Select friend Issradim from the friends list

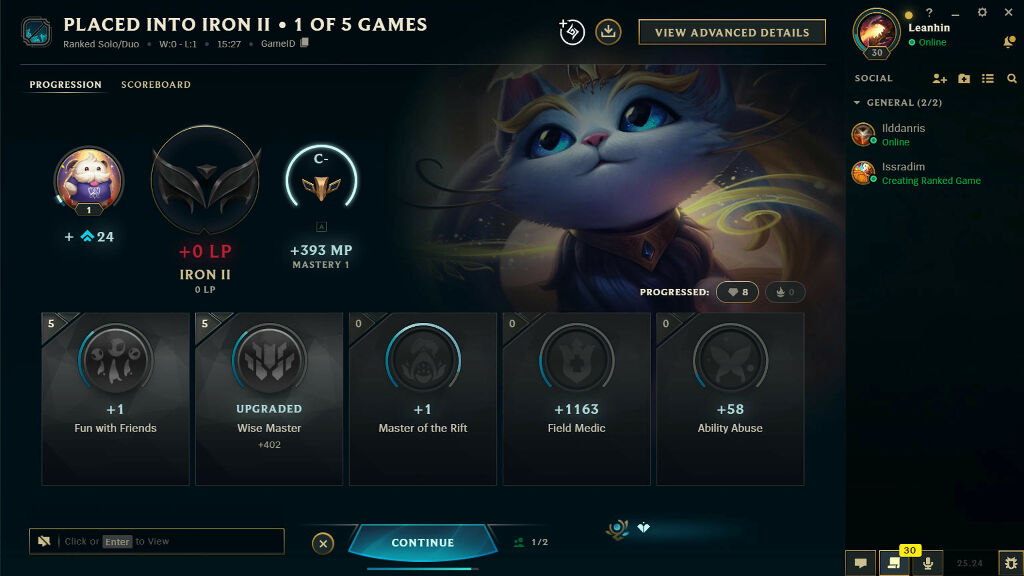point(903,173)
